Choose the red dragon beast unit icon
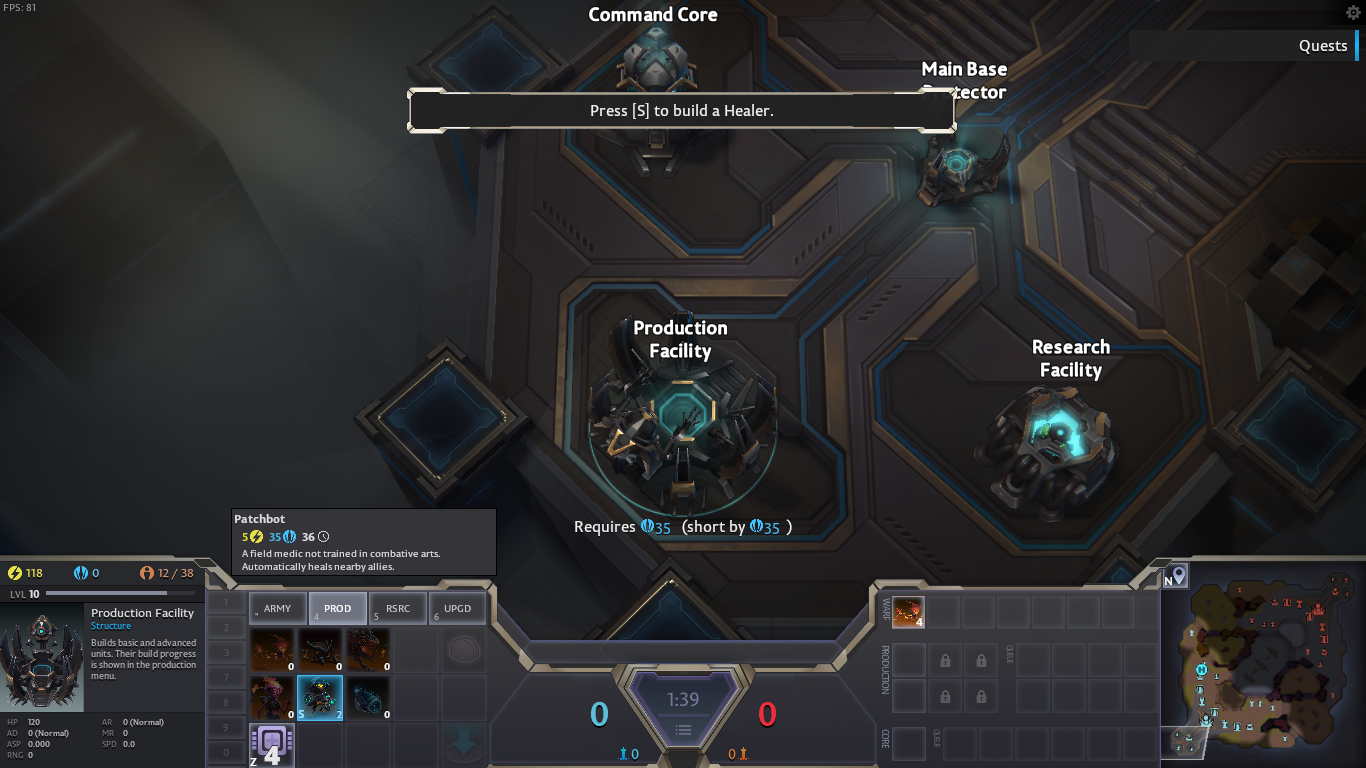The height and width of the screenshot is (768, 1366). pos(368,650)
